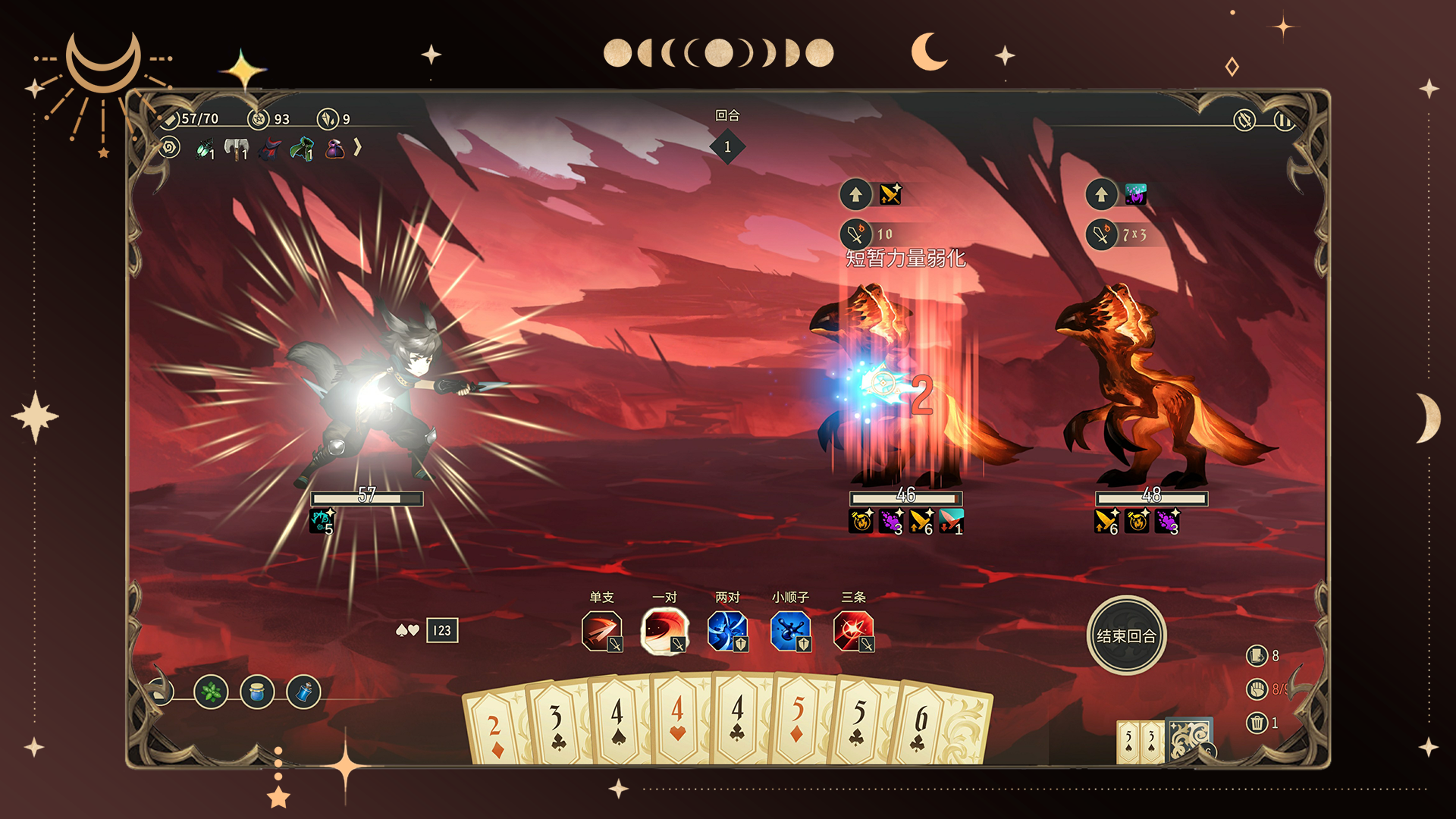
Task: Select the 2 of diamonds card
Action: coord(494,728)
